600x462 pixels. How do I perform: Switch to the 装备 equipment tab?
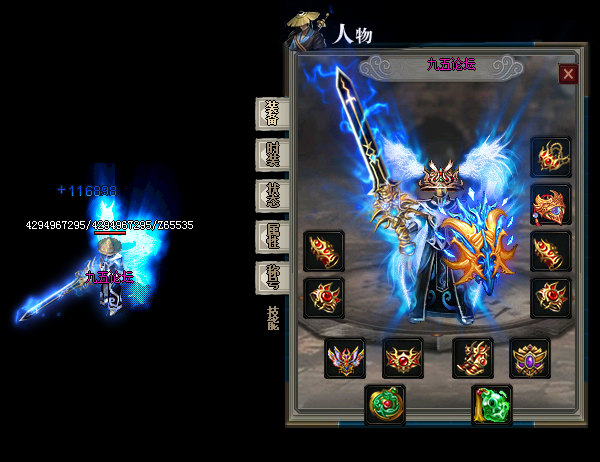[273, 113]
